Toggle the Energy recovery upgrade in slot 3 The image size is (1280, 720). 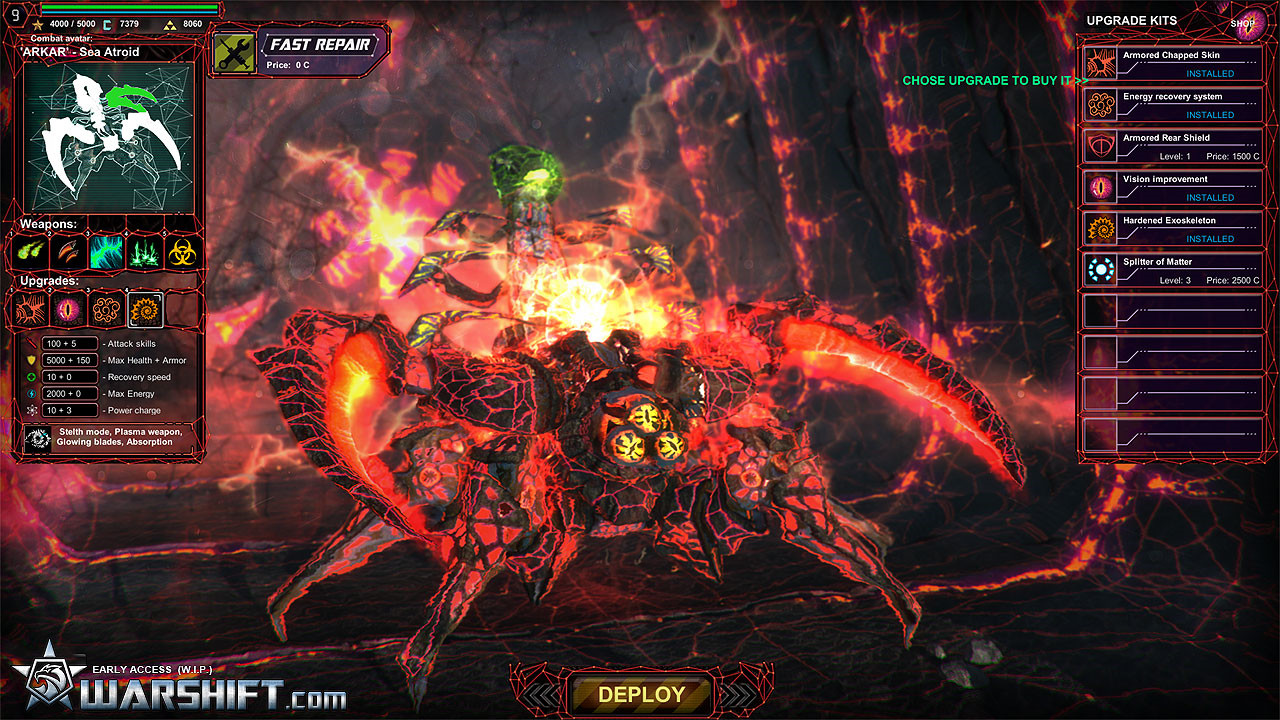[x=105, y=309]
